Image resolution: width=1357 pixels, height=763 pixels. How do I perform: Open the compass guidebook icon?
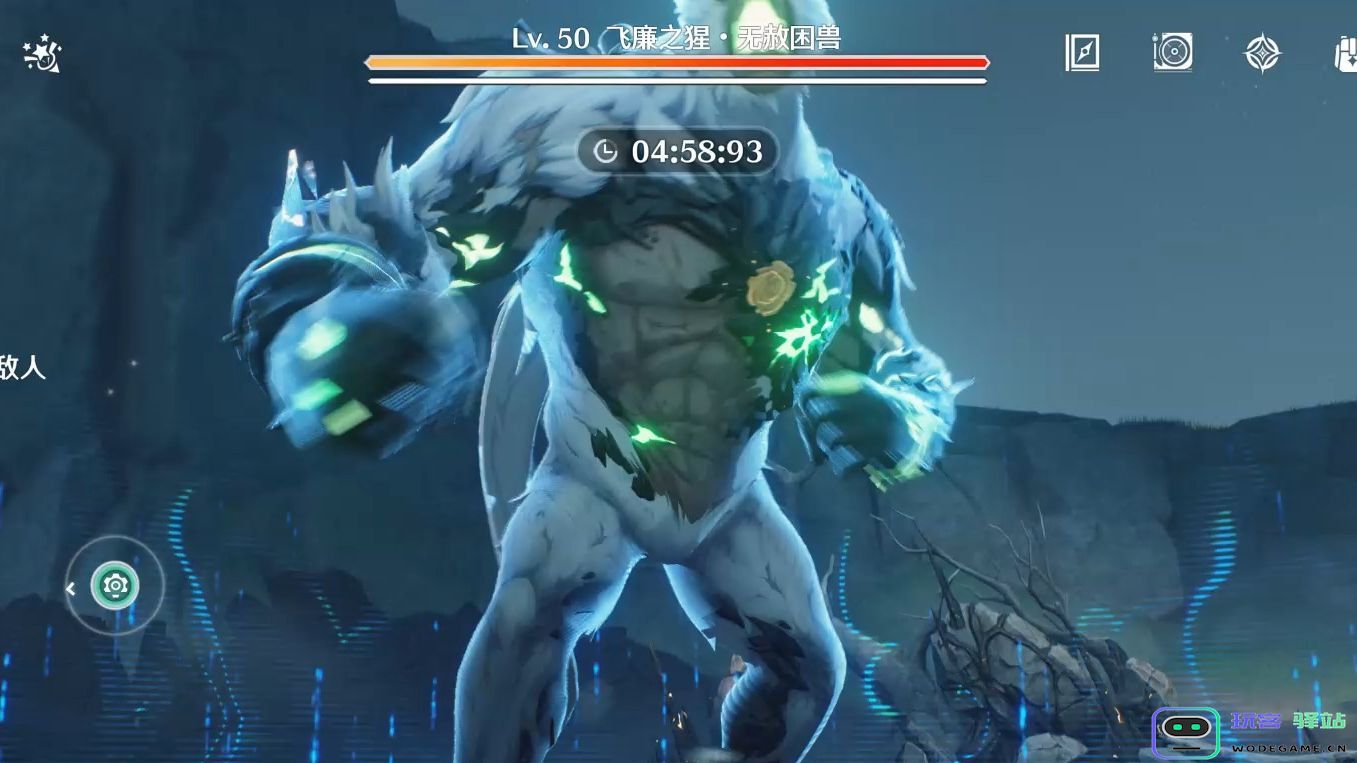click(1082, 53)
